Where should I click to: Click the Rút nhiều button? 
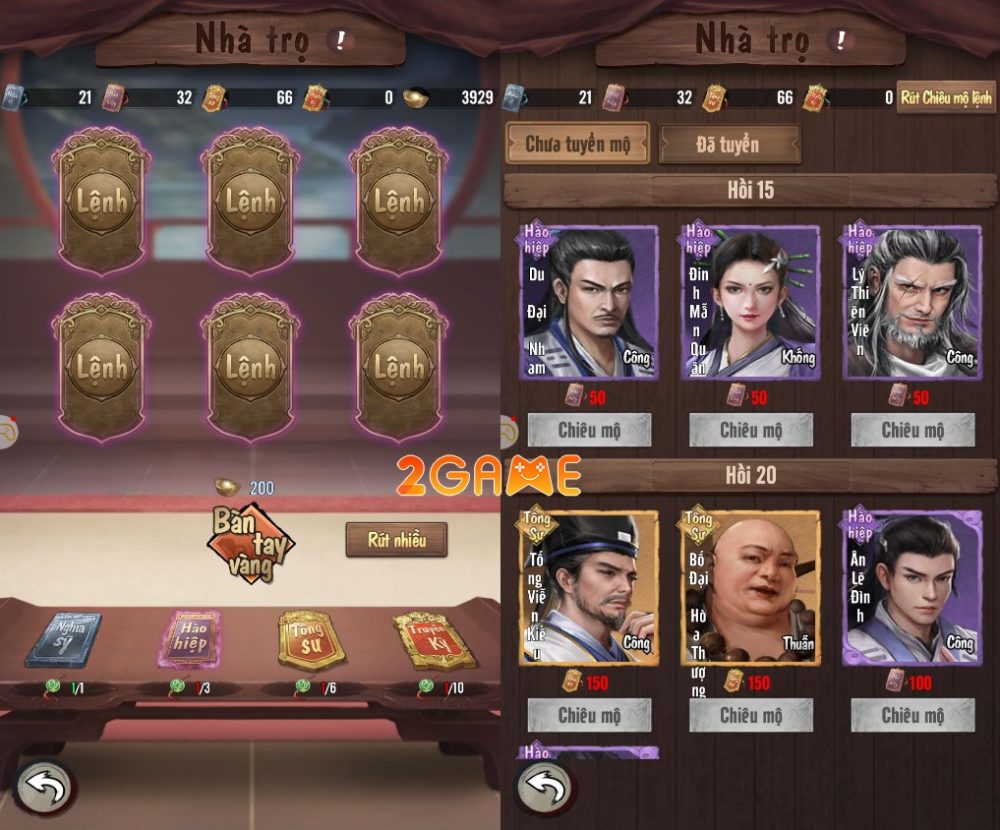396,540
